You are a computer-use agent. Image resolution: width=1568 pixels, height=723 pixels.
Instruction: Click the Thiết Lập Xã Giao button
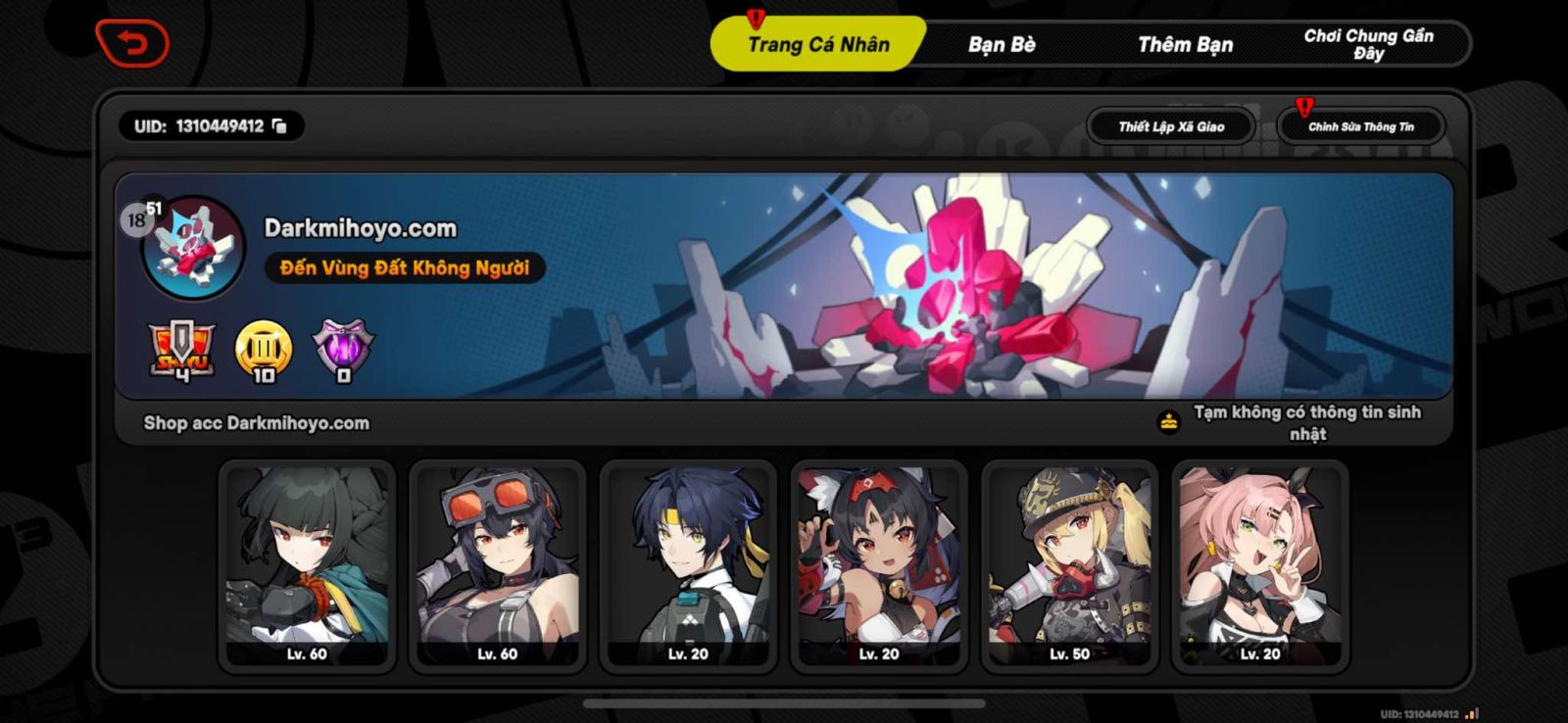[x=1172, y=125]
